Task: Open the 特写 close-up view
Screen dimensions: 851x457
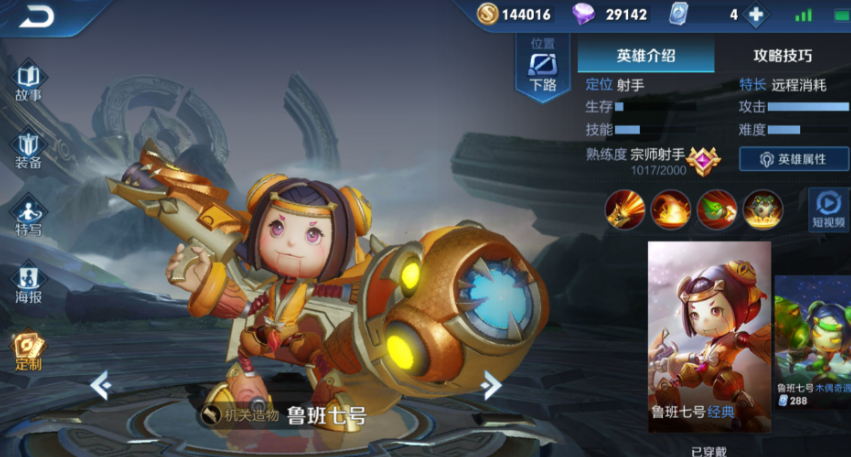Action: click(28, 218)
